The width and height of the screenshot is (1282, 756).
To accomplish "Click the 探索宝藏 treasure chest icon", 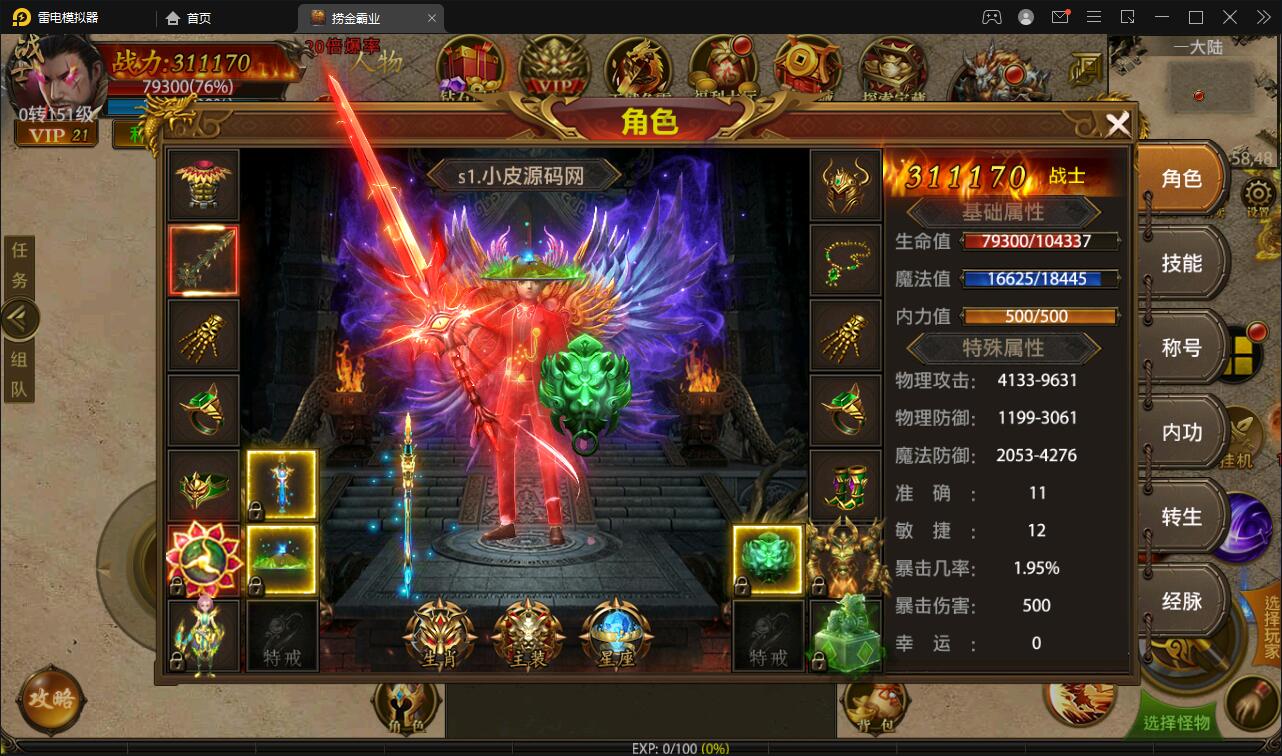I will coord(893,68).
